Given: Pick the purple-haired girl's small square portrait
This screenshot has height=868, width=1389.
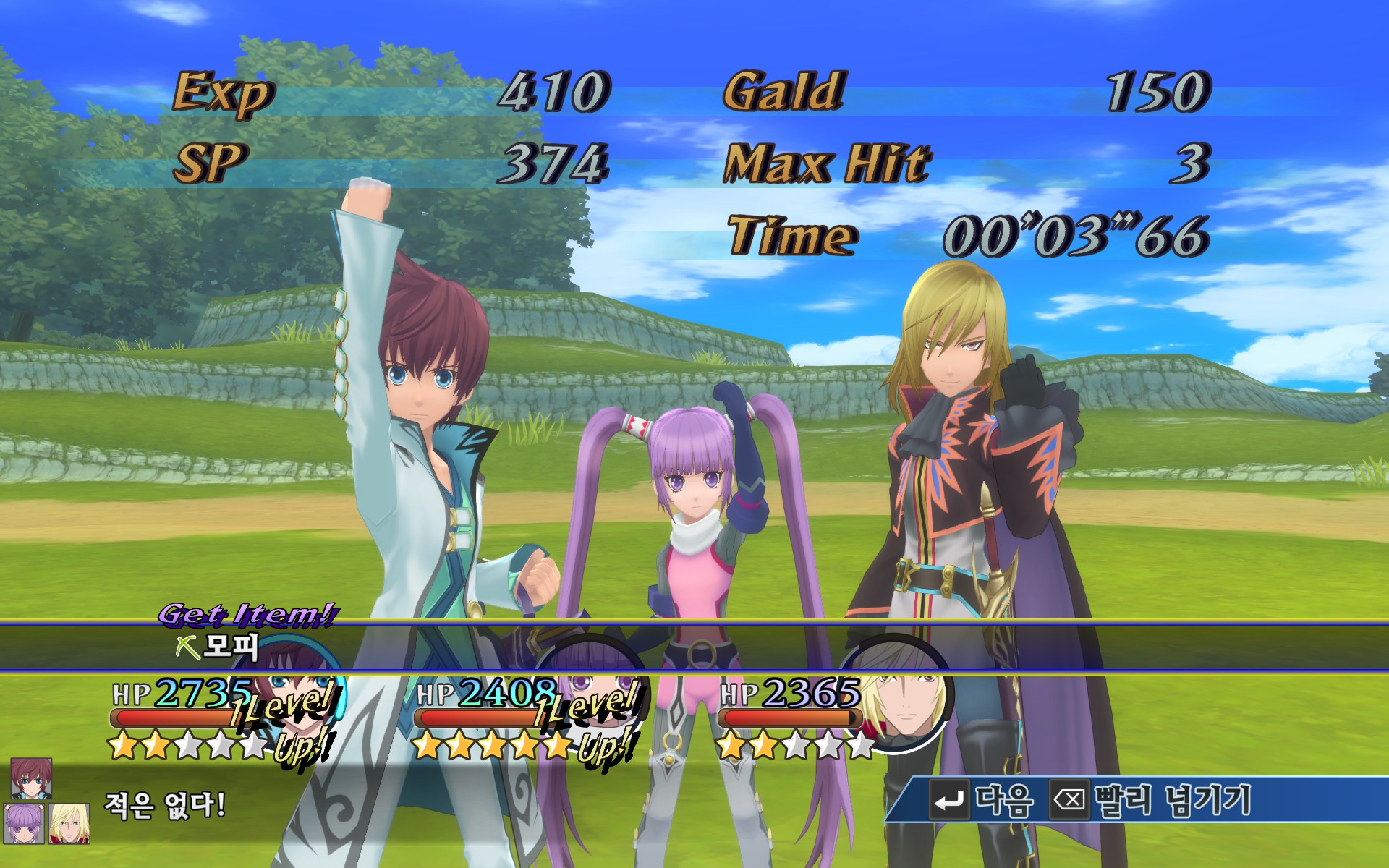Looking at the screenshot, I should coord(24,823).
